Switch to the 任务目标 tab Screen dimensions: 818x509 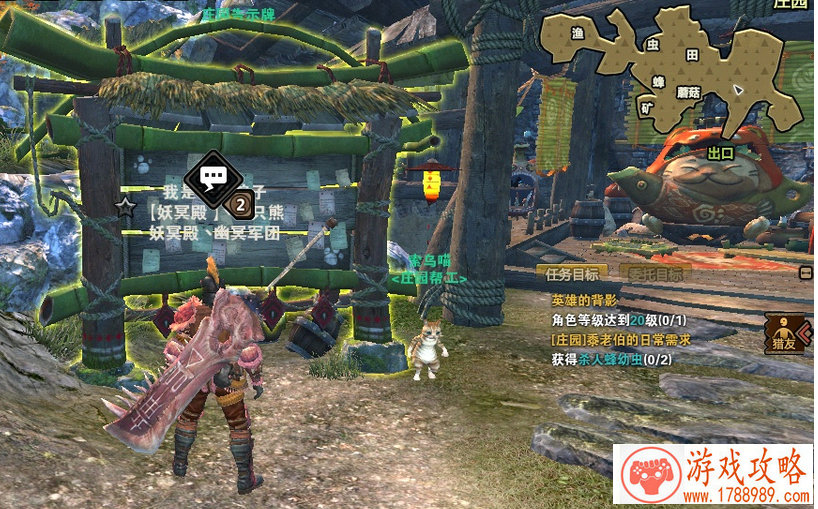pyautogui.click(x=573, y=273)
